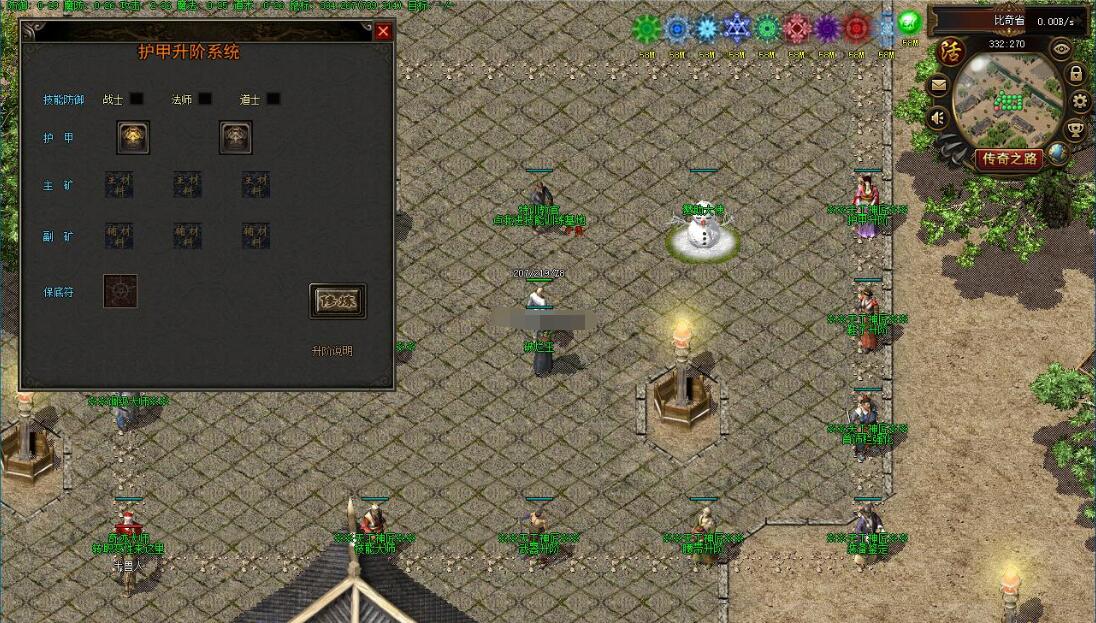This screenshot has width=1096, height=623.
Task: Tick the 战士 (Warrior) checkbox
Action: tap(137, 99)
